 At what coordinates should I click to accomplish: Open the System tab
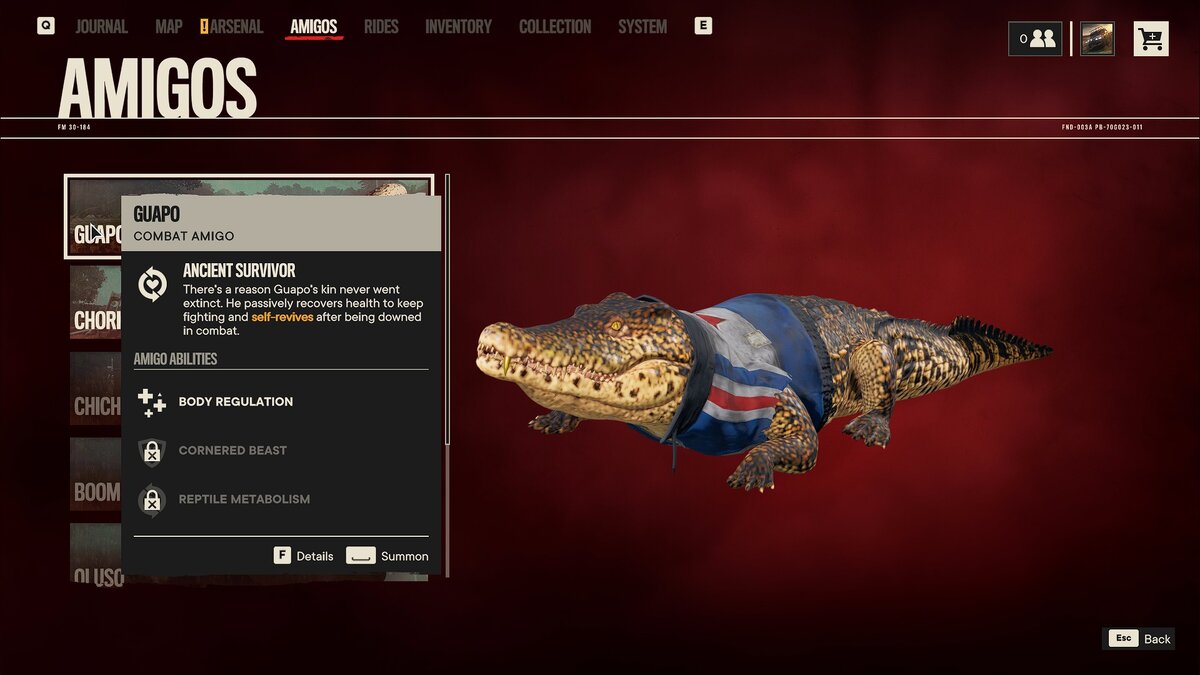642,27
